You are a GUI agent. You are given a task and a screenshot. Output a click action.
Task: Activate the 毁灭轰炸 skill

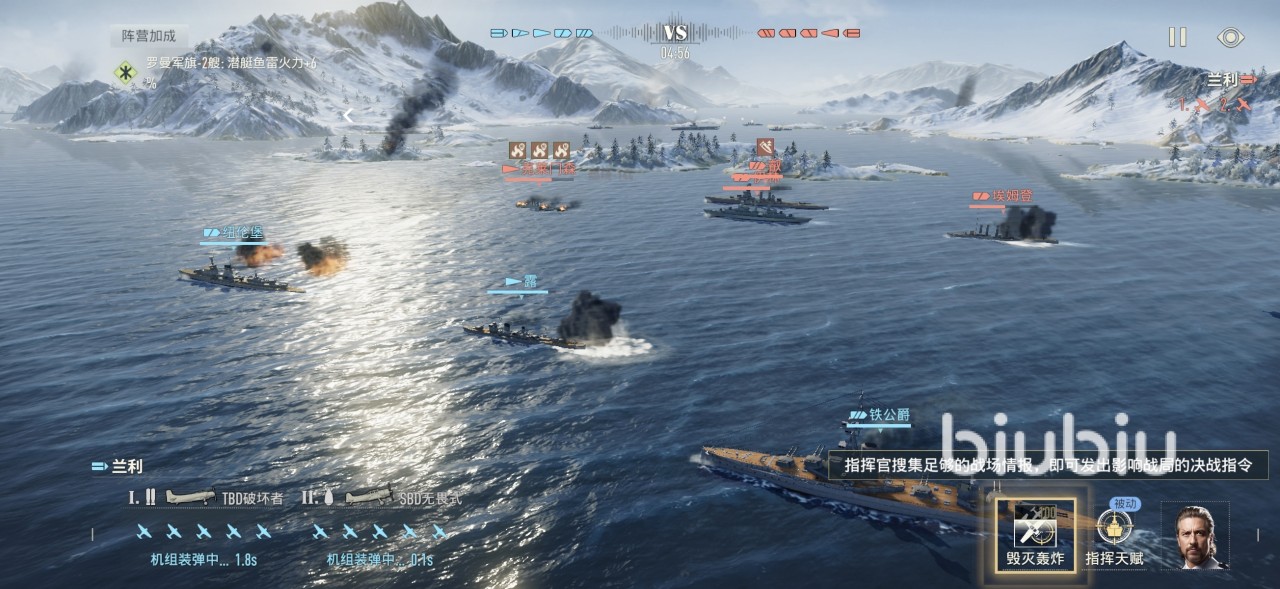tap(1035, 535)
